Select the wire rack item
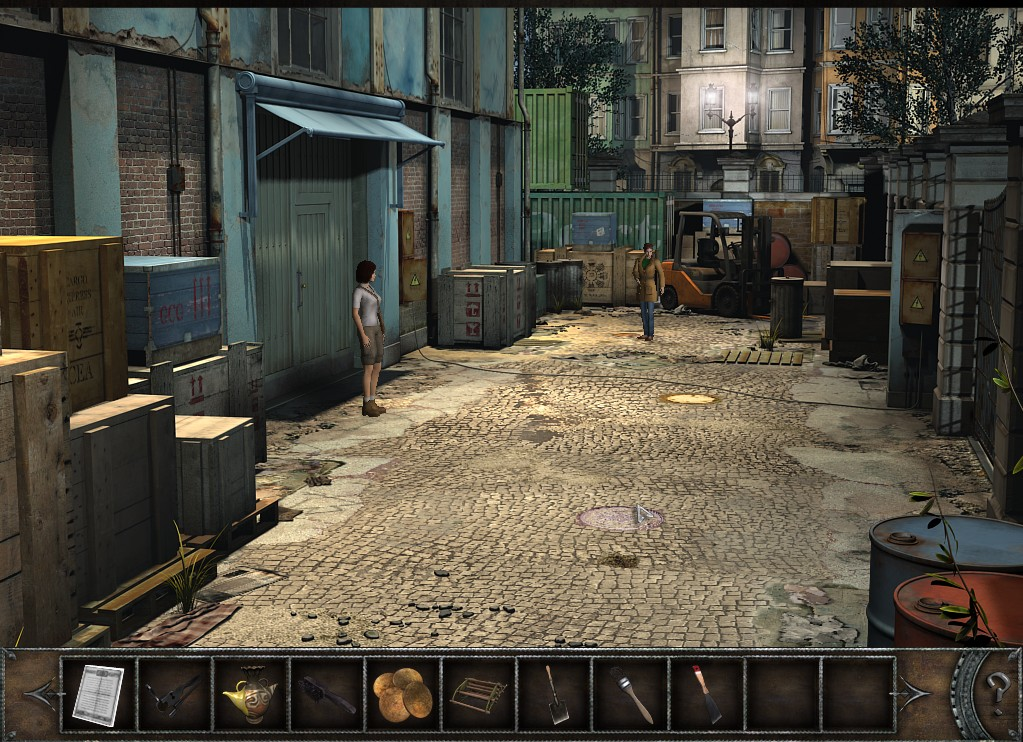 [478, 694]
